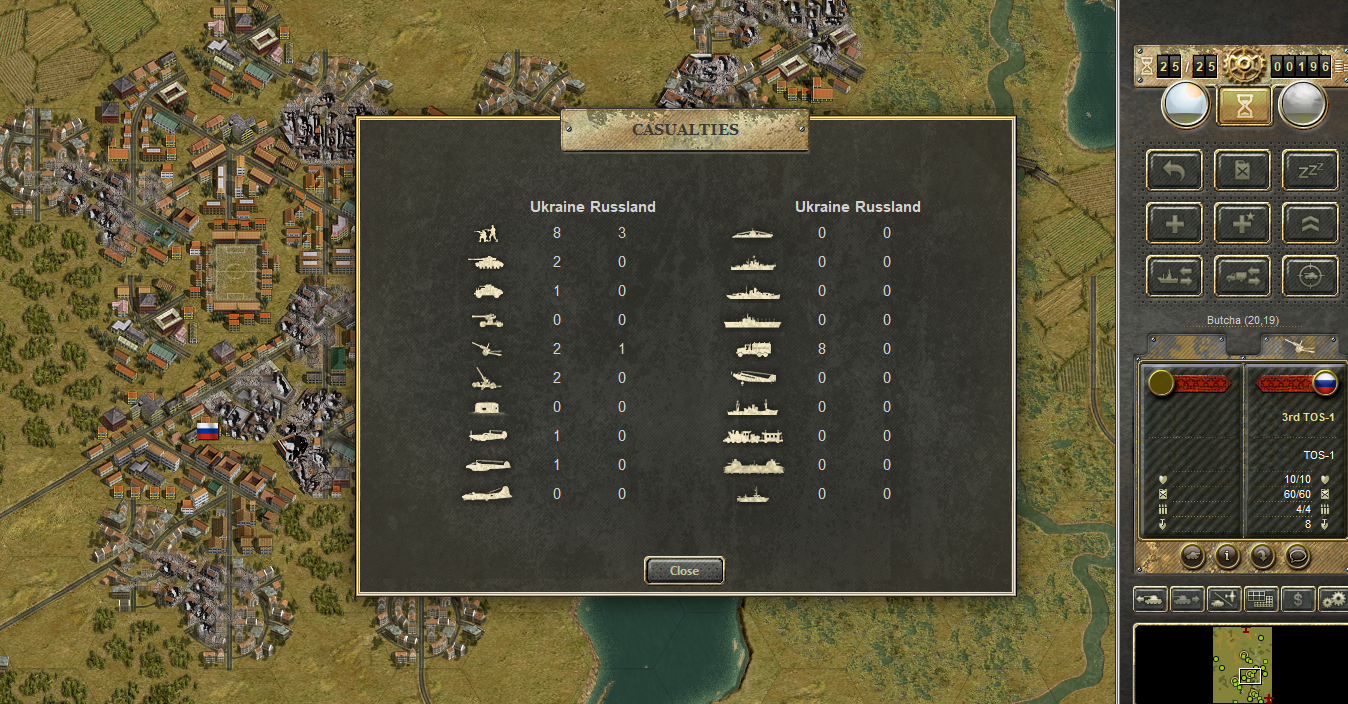Choose the plus-with-star elite replacements button
The width and height of the screenshot is (1348, 704).
tap(1242, 223)
